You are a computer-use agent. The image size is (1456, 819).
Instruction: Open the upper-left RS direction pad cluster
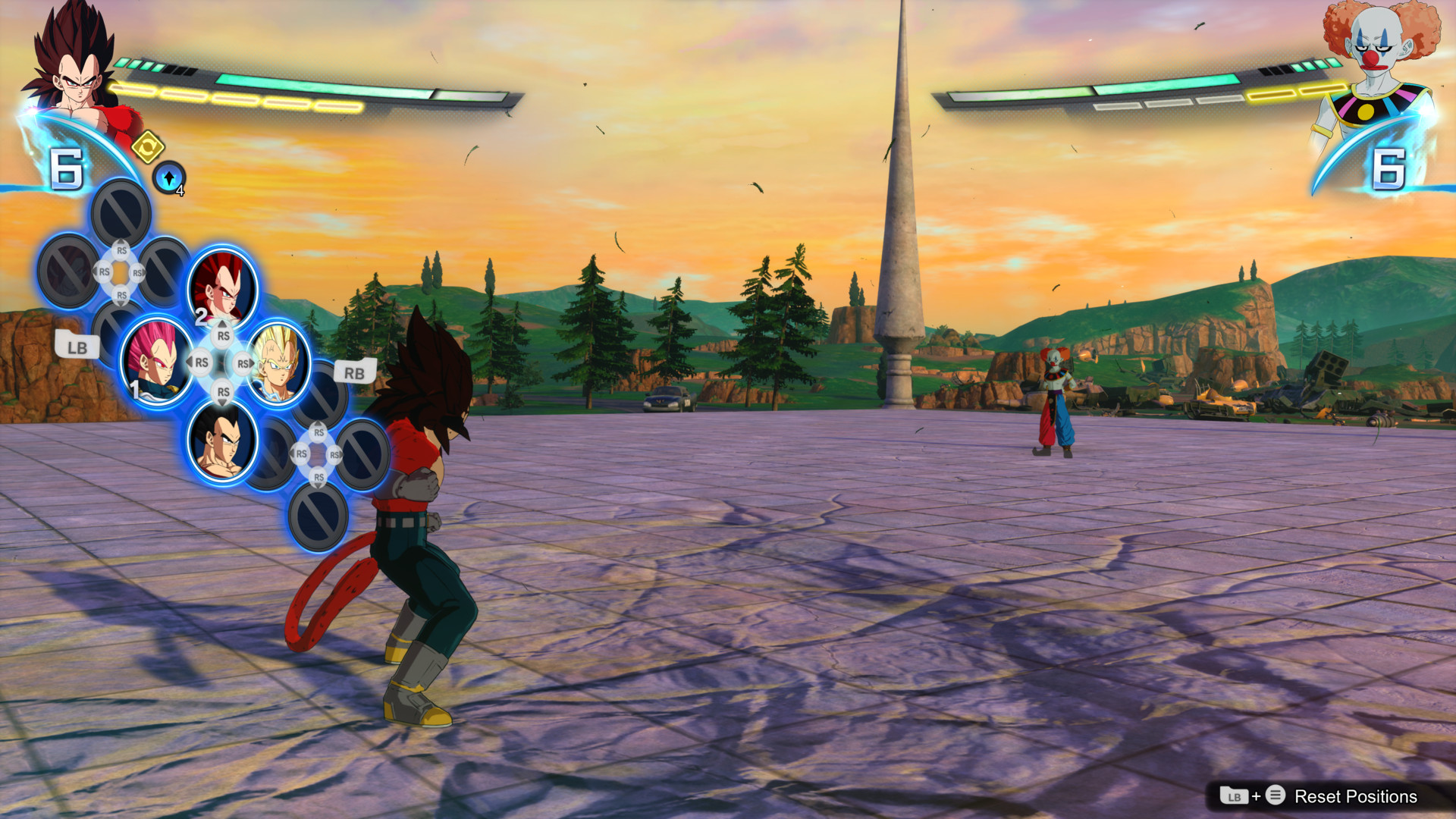pyautogui.click(x=119, y=271)
